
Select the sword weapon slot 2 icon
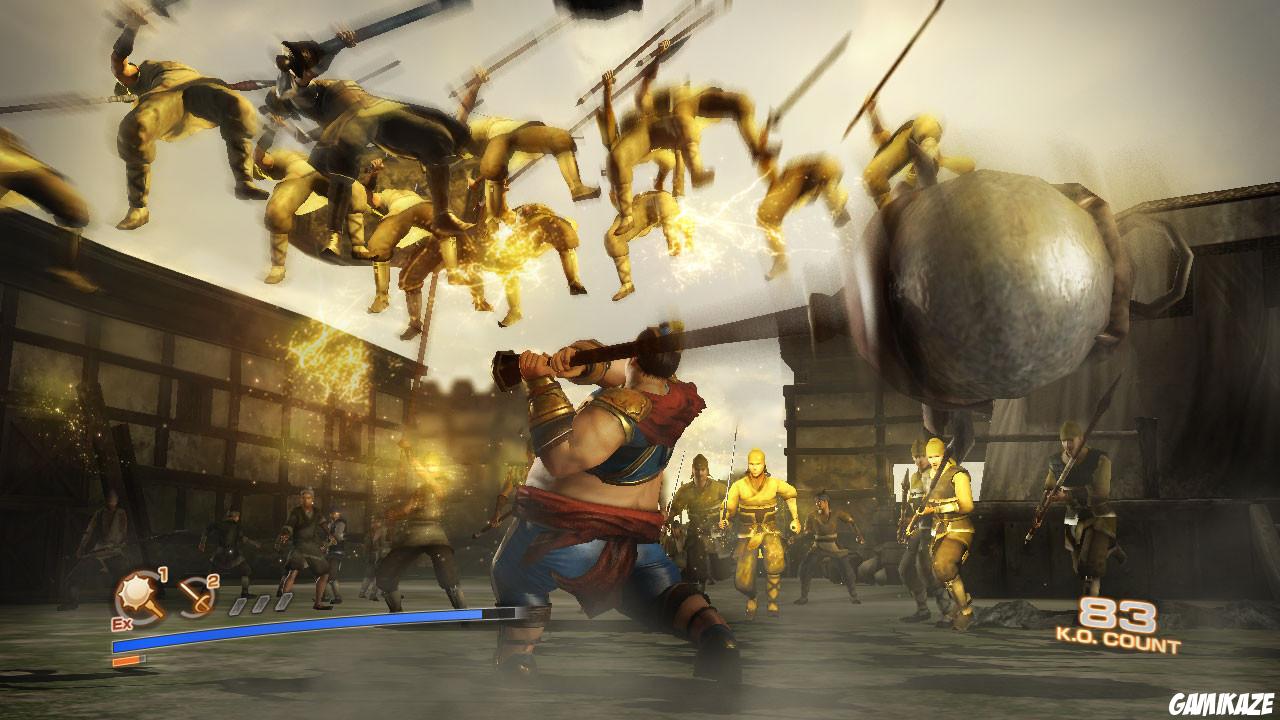pos(198,597)
